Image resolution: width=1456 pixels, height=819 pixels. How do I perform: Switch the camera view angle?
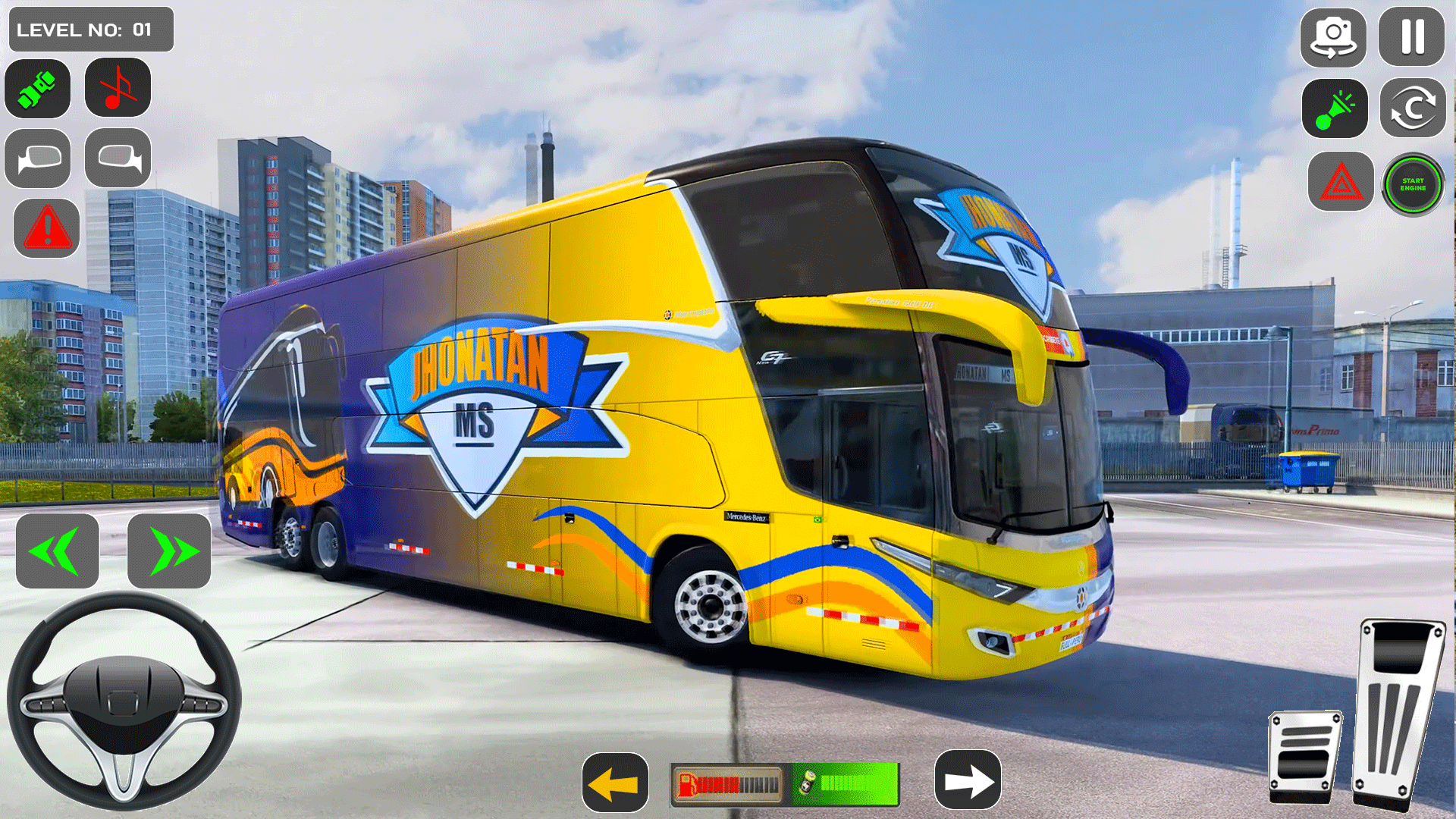click(1333, 38)
